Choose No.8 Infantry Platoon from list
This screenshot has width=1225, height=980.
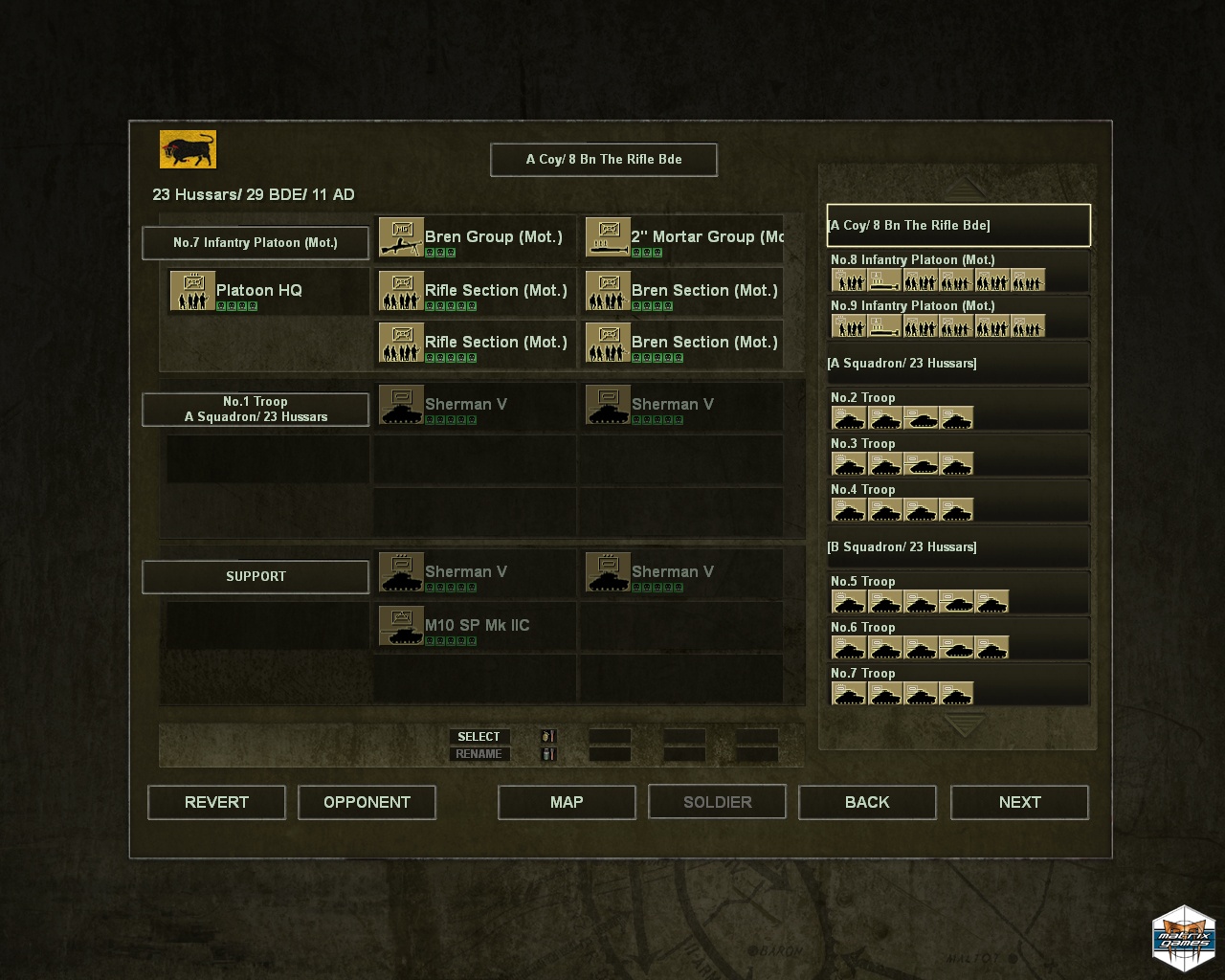(x=957, y=272)
